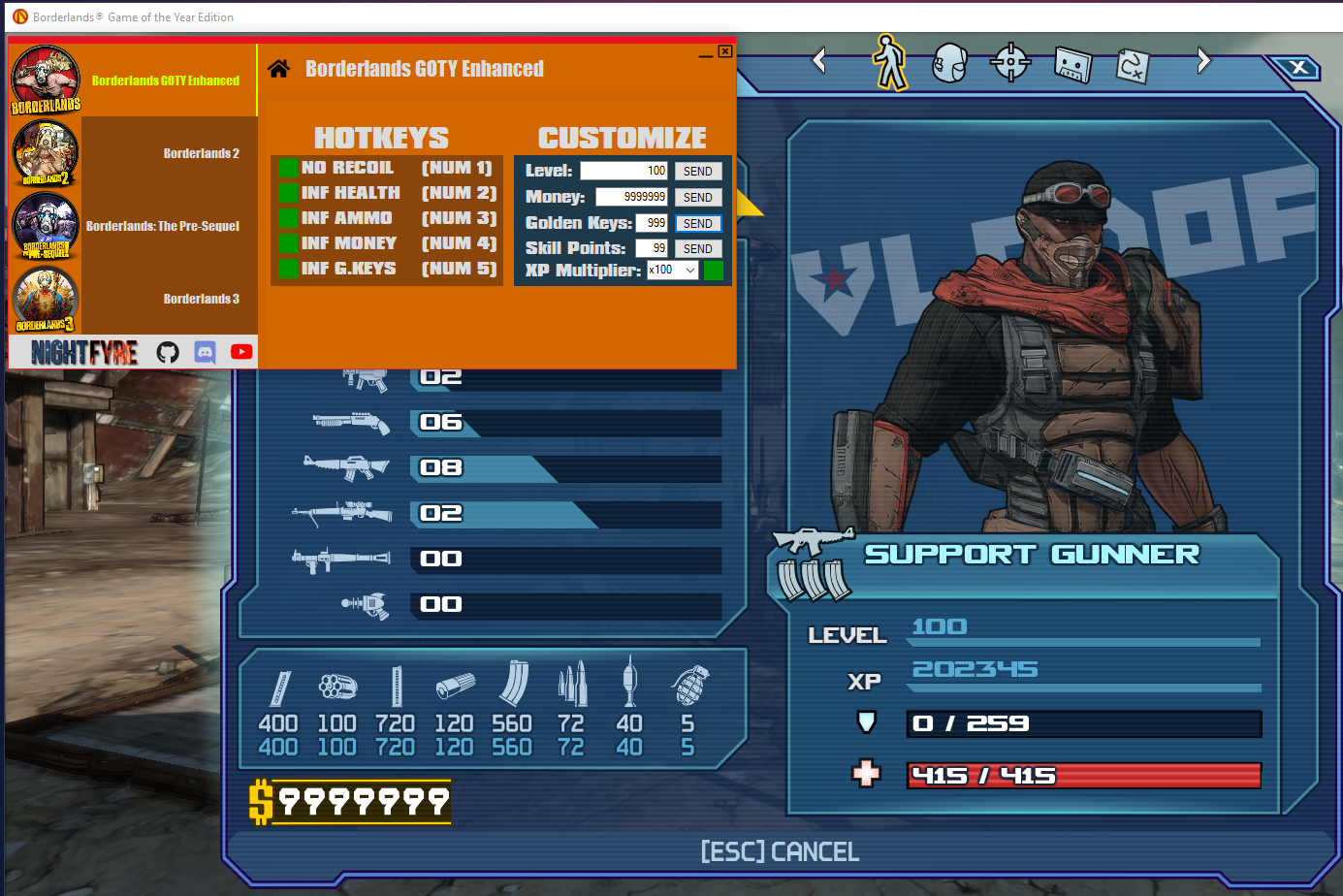Open the trainer's Discord icon
Image resolution: width=1343 pixels, height=896 pixels.
coord(205,352)
